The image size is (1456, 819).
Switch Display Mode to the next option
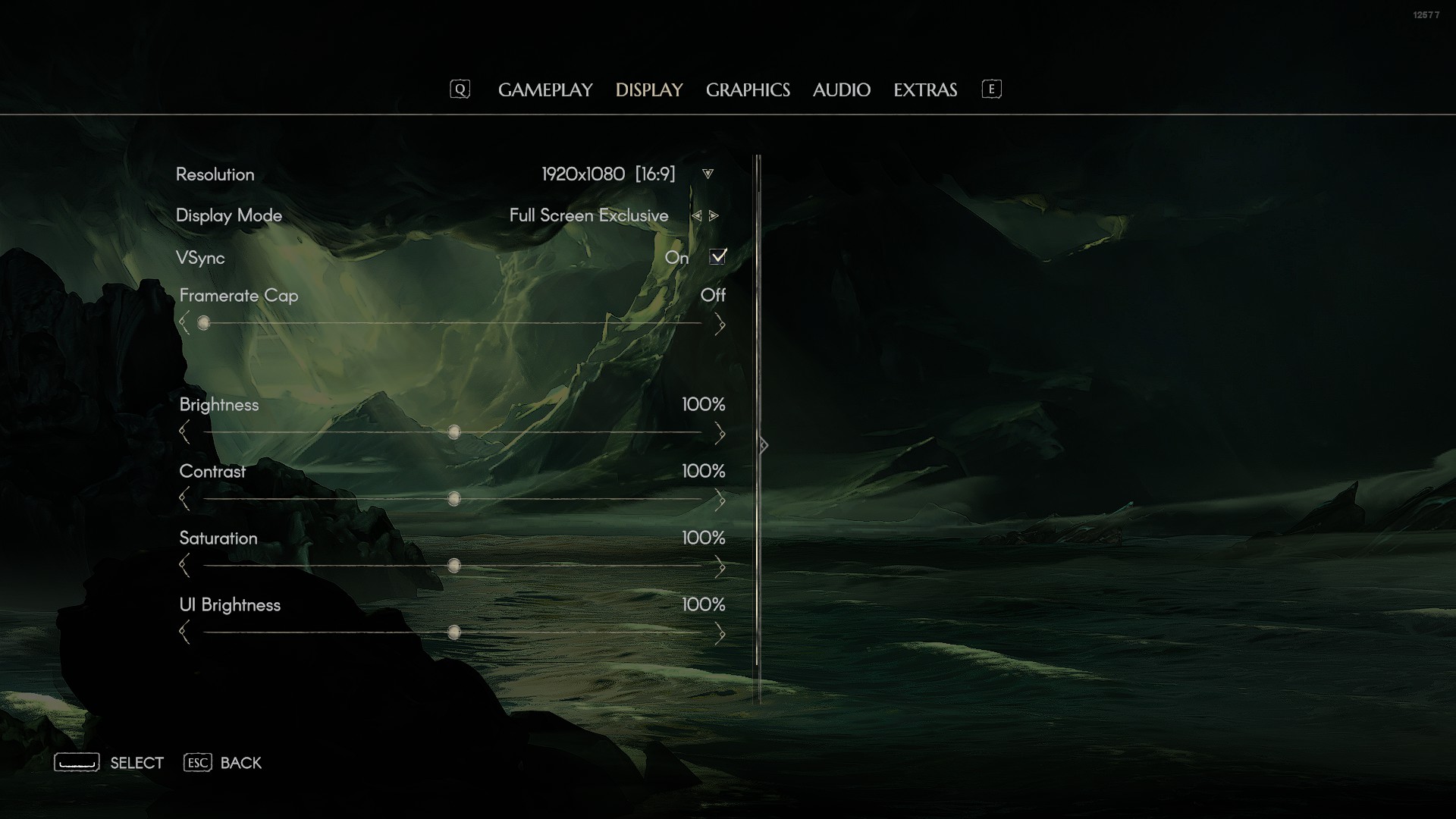tap(714, 216)
